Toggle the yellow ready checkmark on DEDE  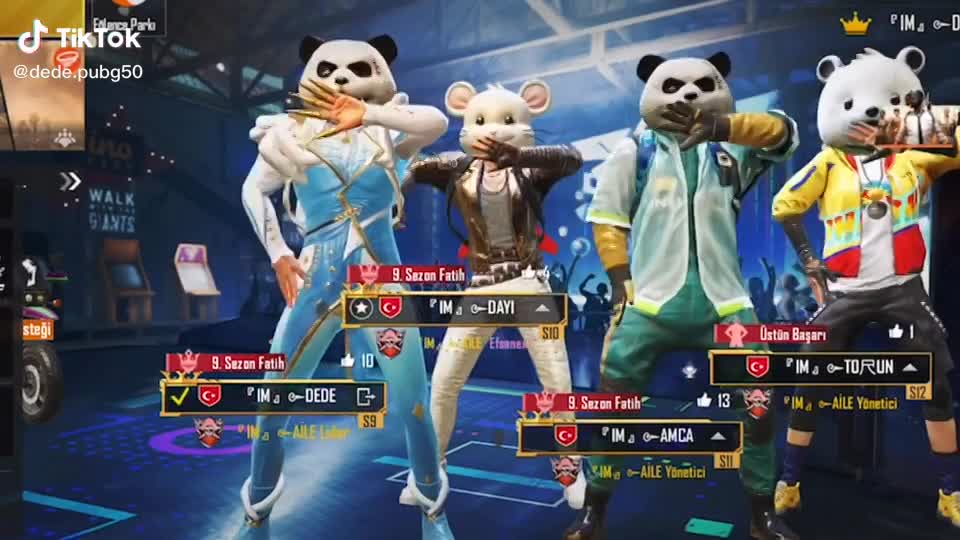pos(180,397)
